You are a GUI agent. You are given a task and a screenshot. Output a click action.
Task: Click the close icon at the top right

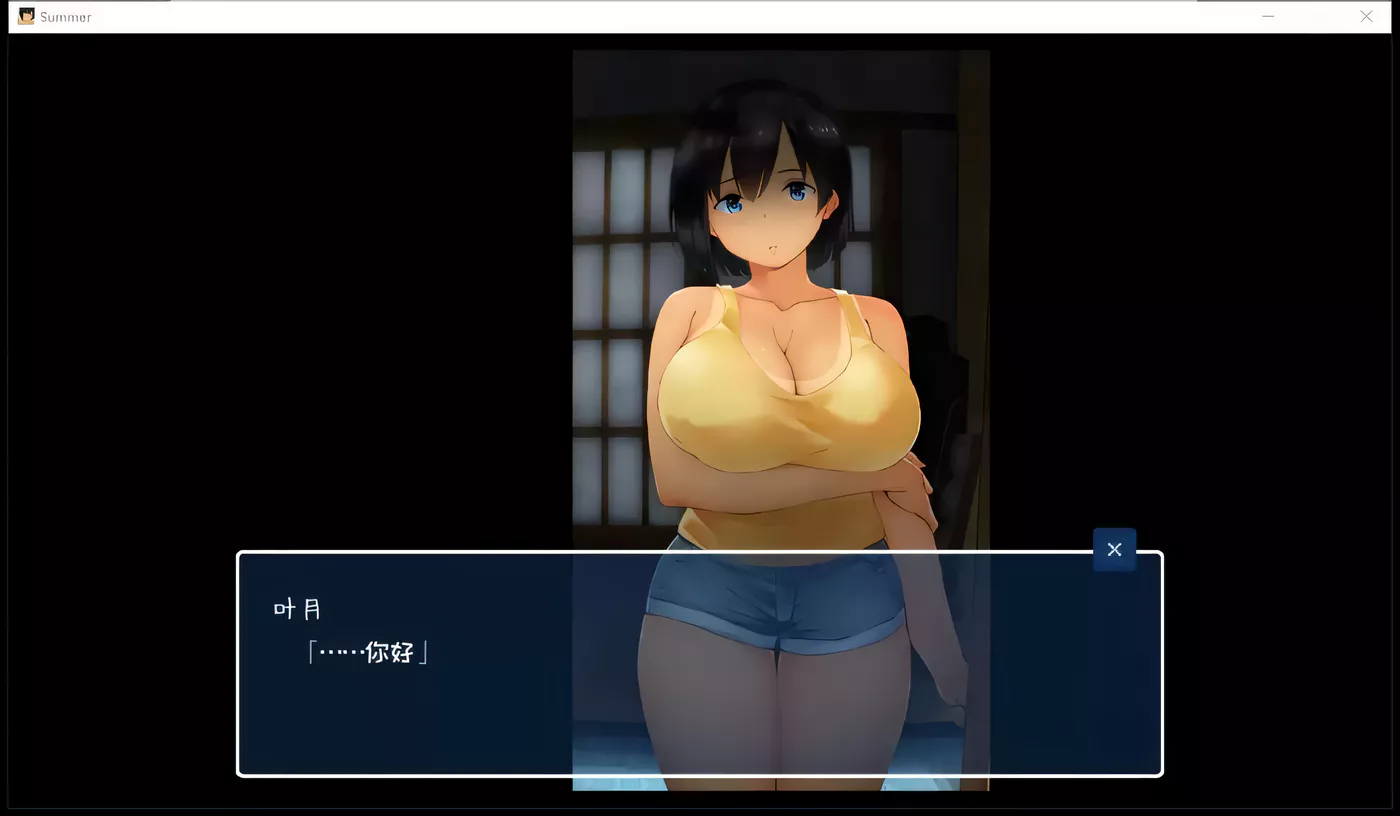pyautogui.click(x=1366, y=16)
